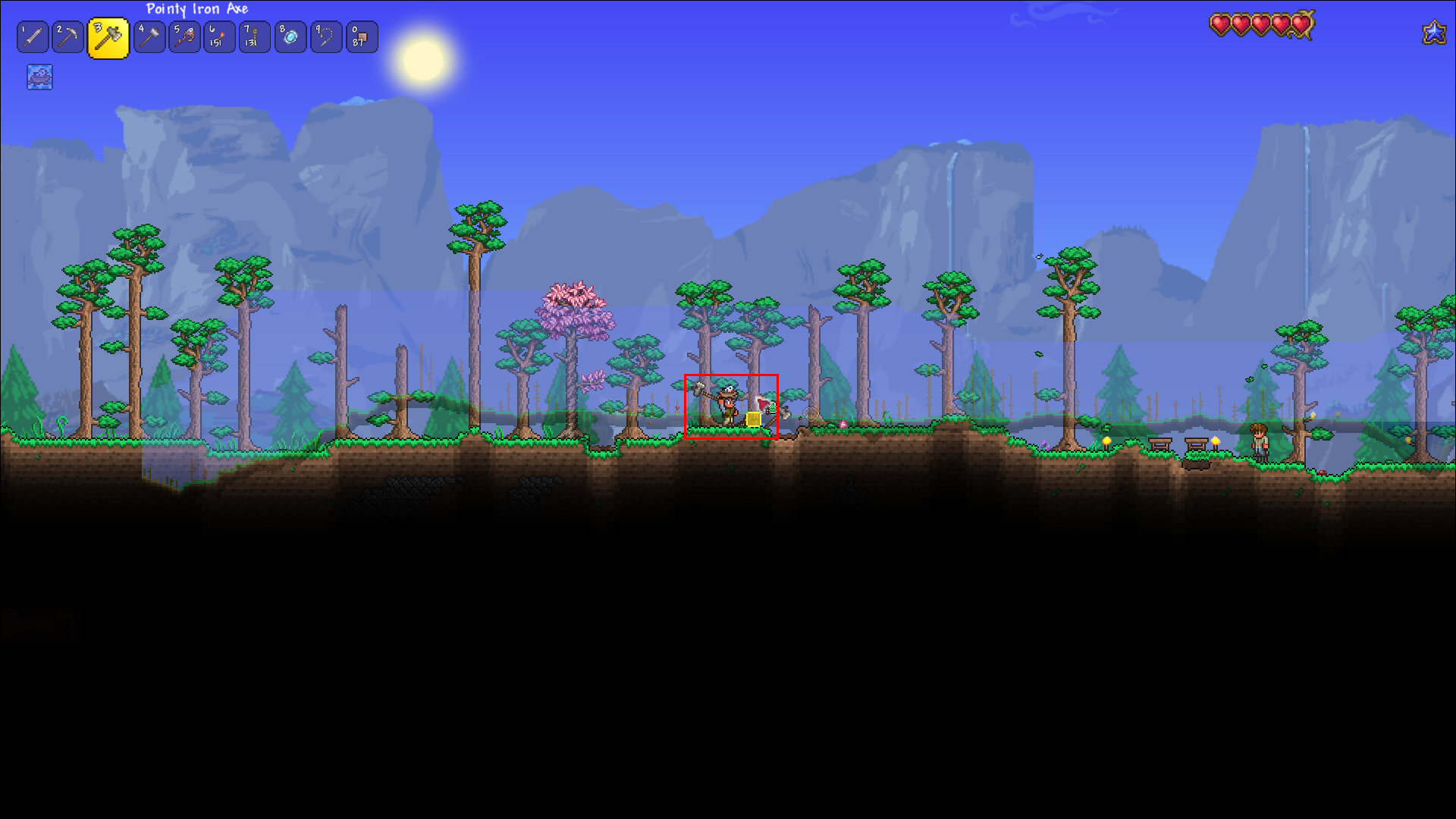
Task: Click the Pointy Iron Axe item name text
Action: [197, 9]
